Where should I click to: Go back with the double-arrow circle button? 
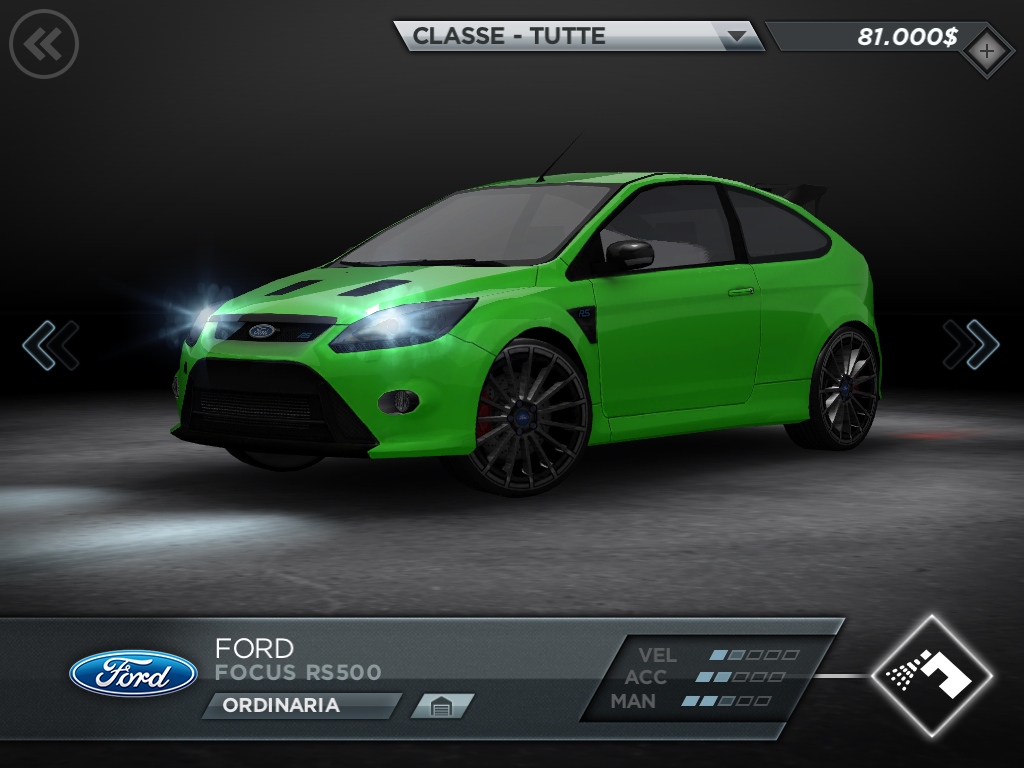(44, 43)
